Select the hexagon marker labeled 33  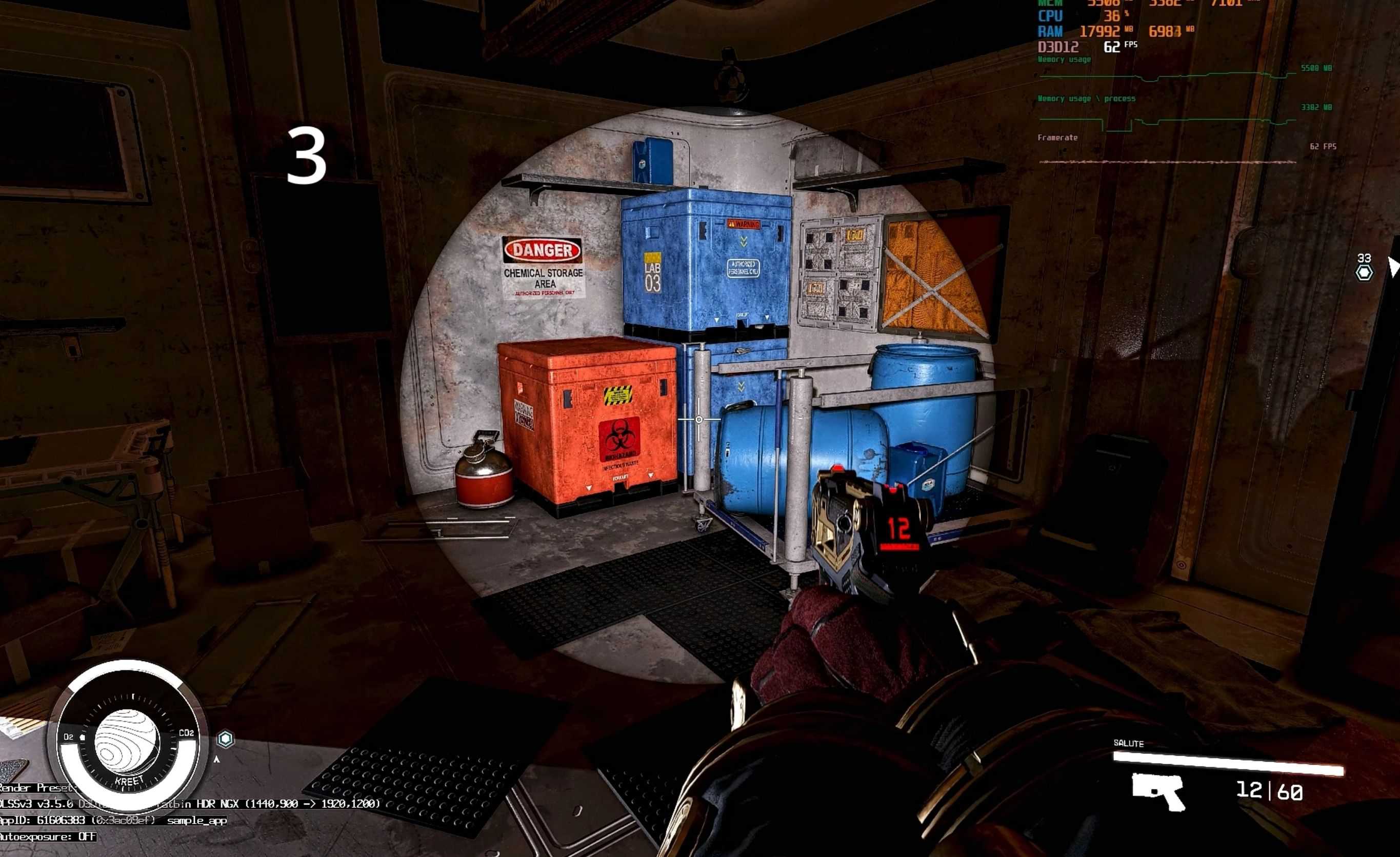[x=1364, y=273]
